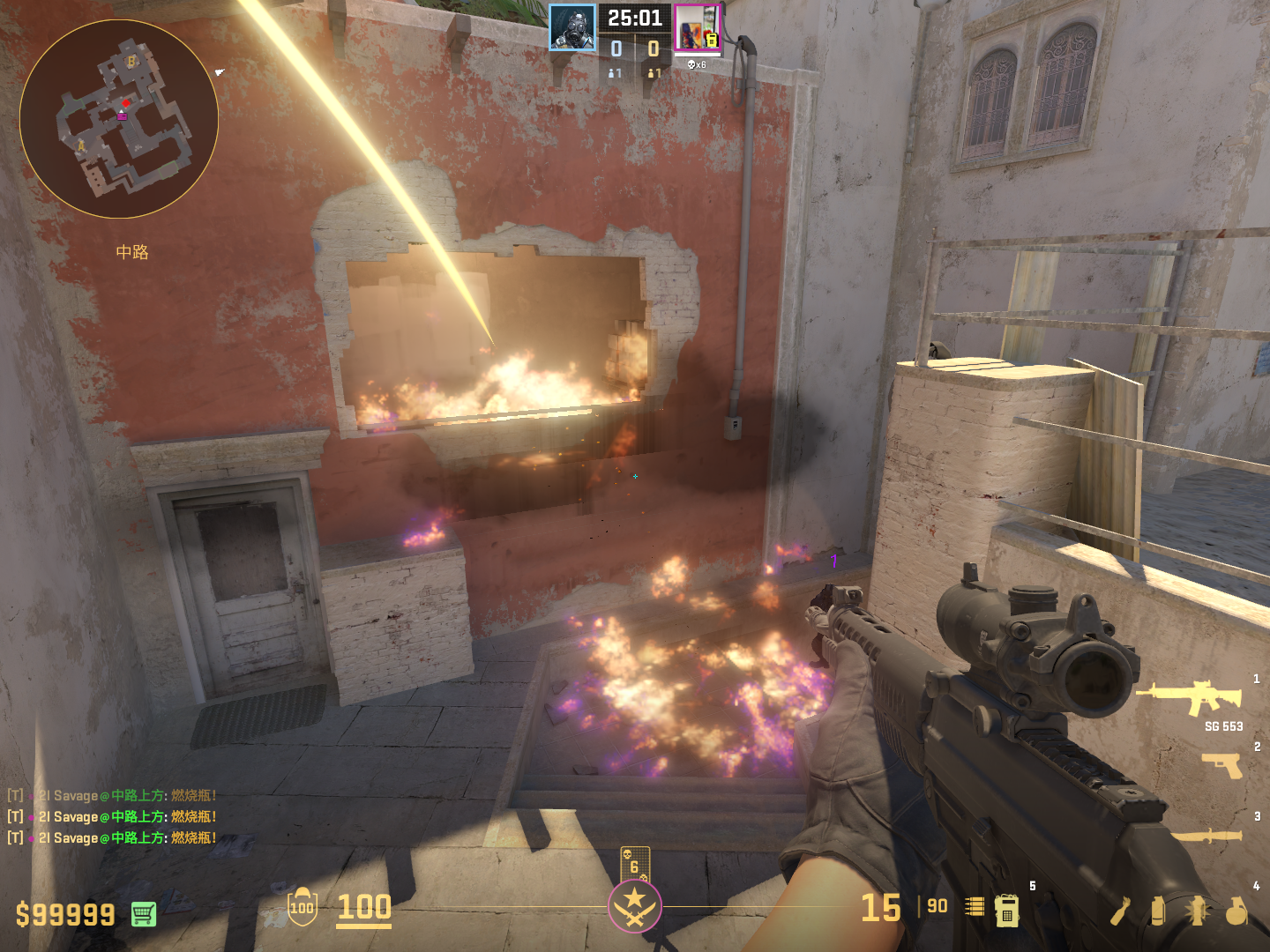Click the radar minimap

(118, 119)
